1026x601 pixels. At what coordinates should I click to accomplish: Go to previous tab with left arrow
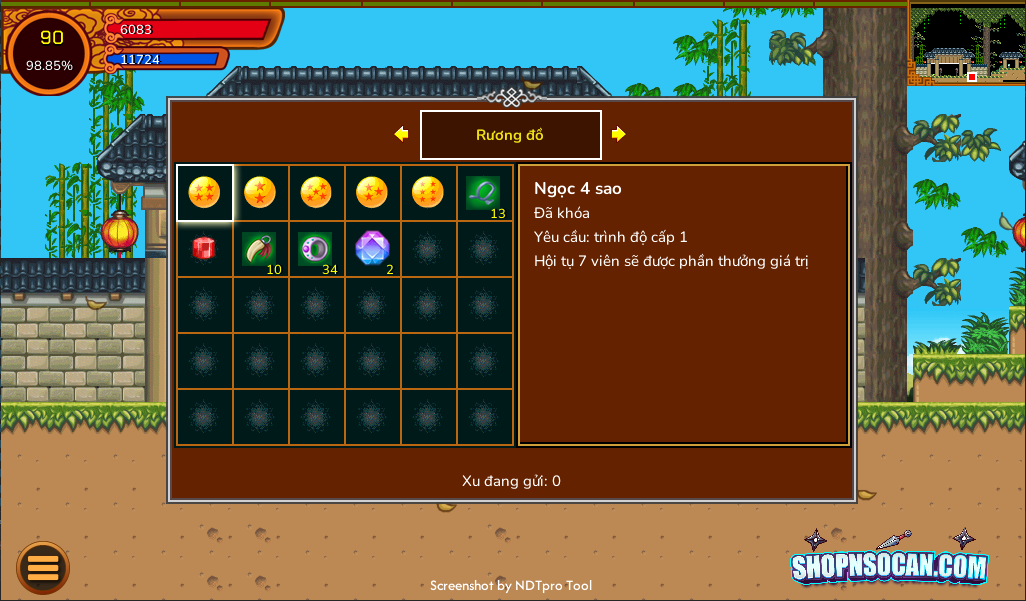click(x=401, y=134)
